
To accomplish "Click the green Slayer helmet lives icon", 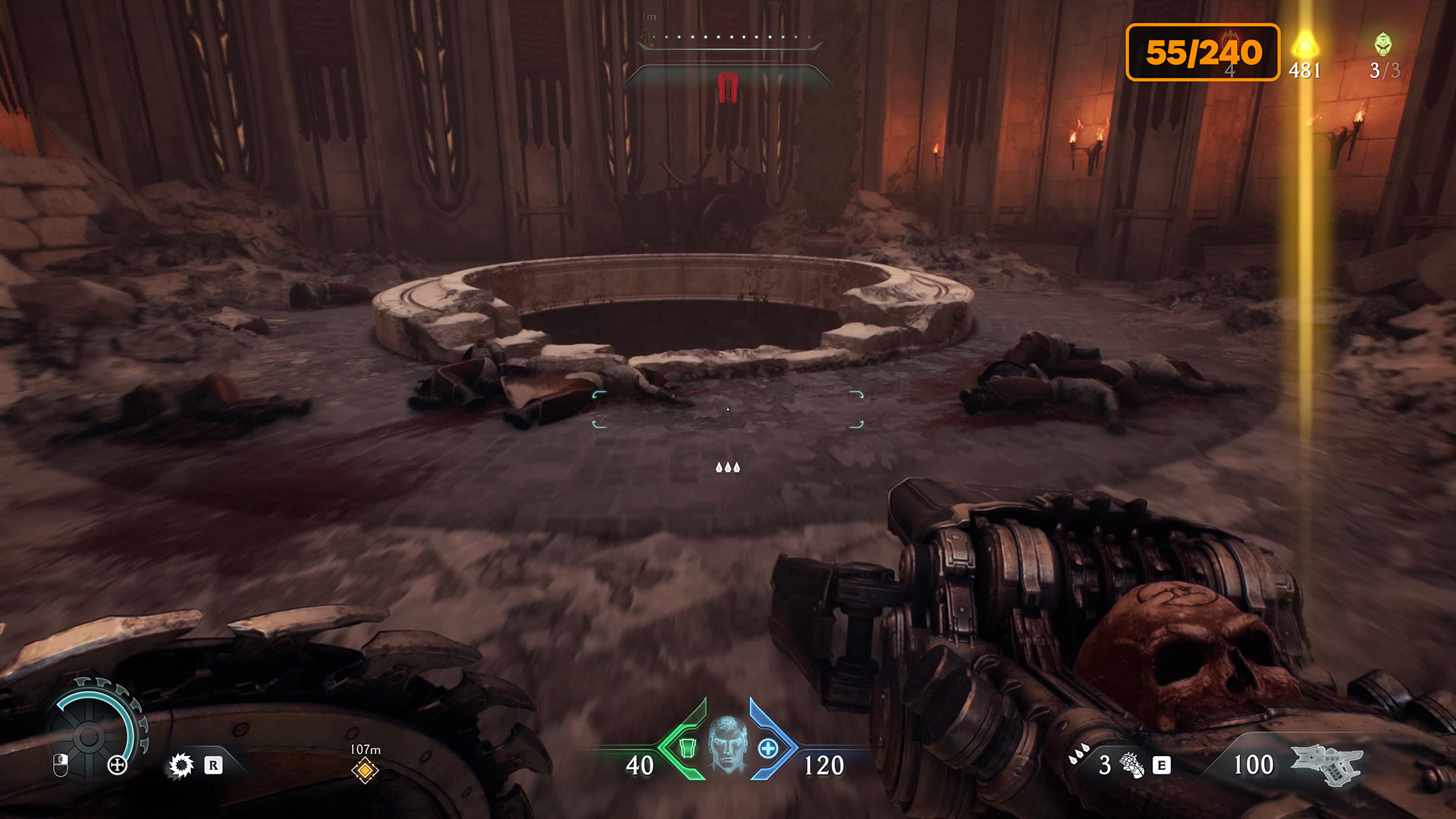I will 1383,44.
